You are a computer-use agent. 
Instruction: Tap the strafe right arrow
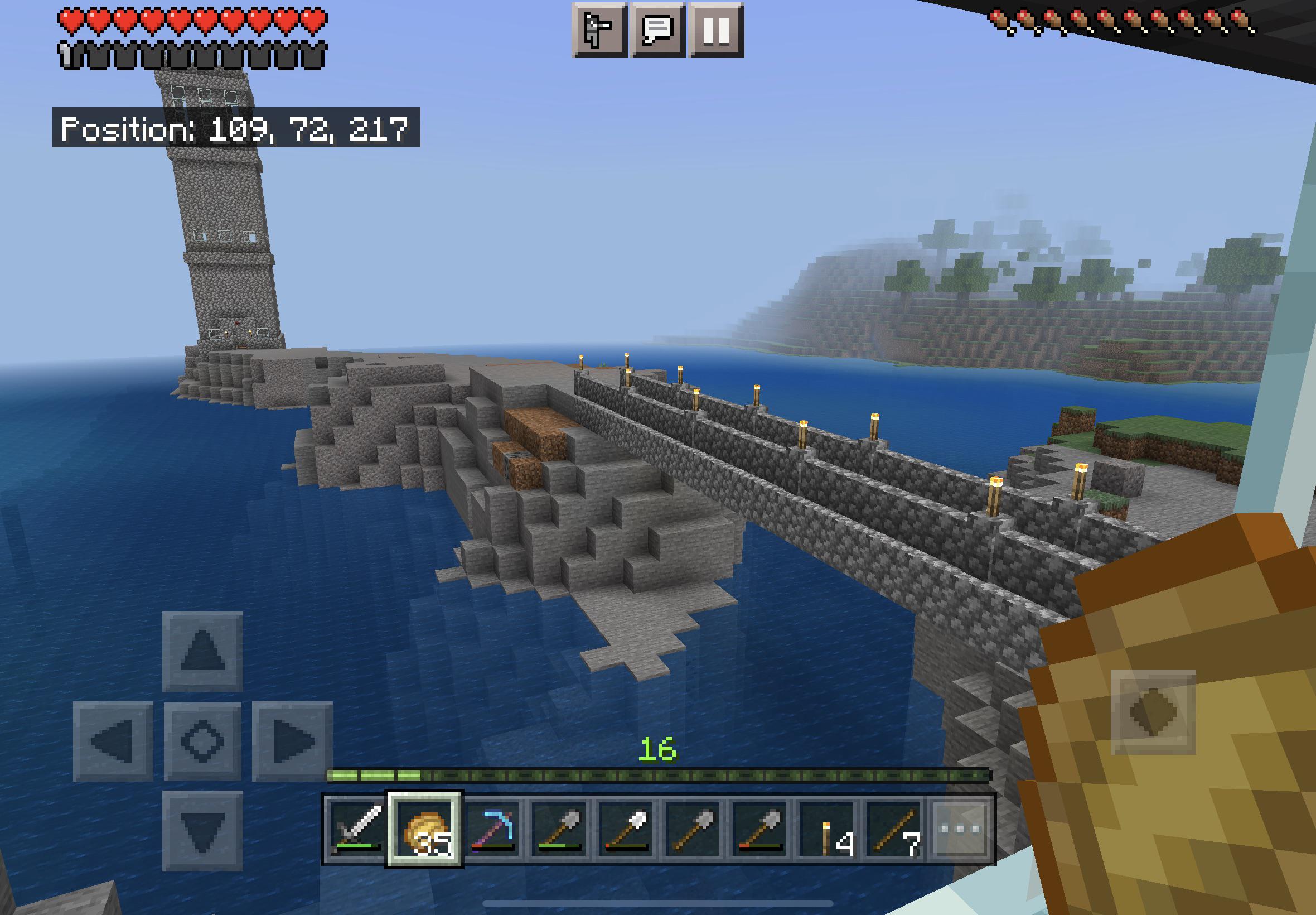pos(292,741)
